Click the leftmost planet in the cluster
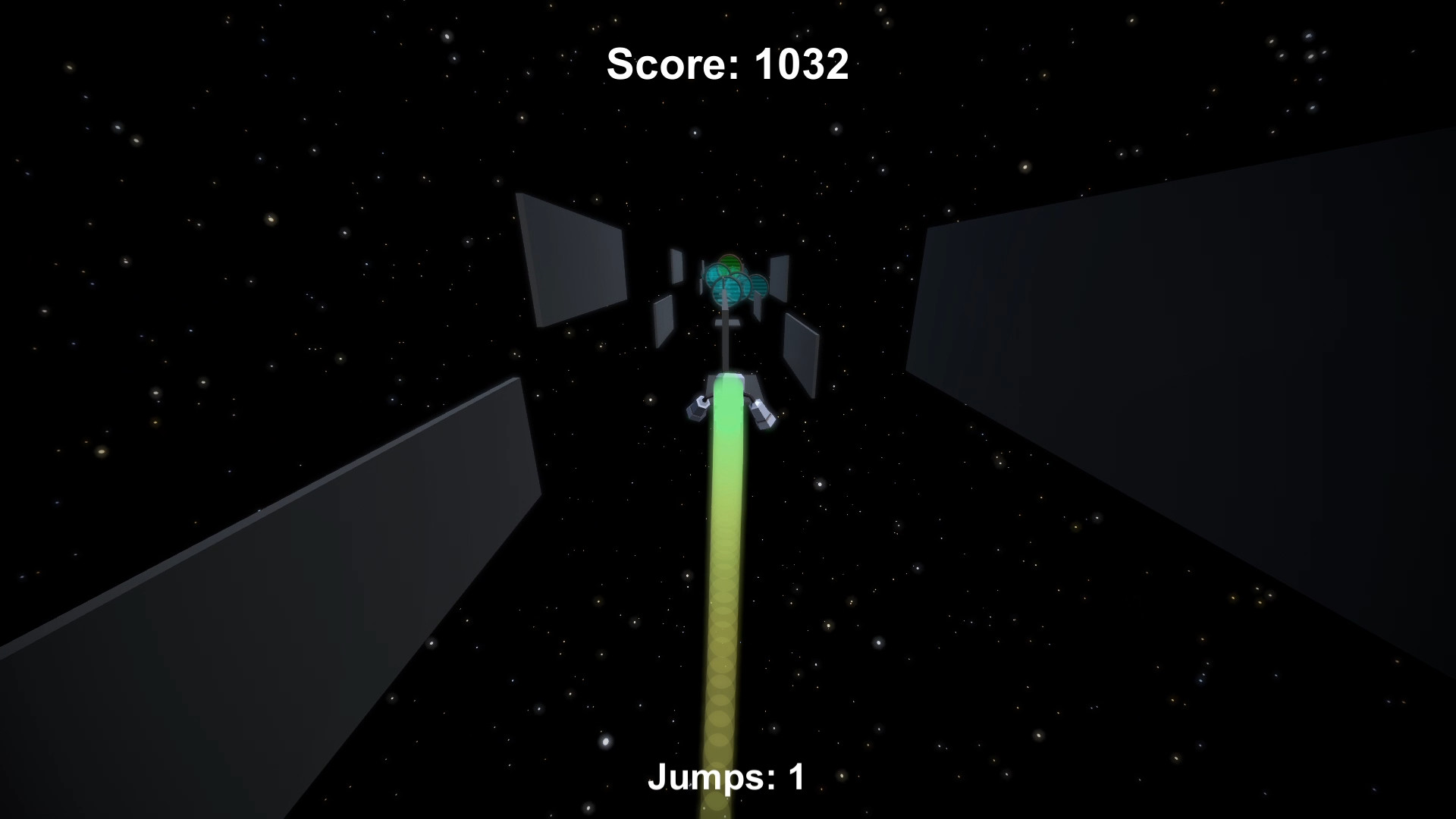Screen dimensions: 1456x819 716,275
